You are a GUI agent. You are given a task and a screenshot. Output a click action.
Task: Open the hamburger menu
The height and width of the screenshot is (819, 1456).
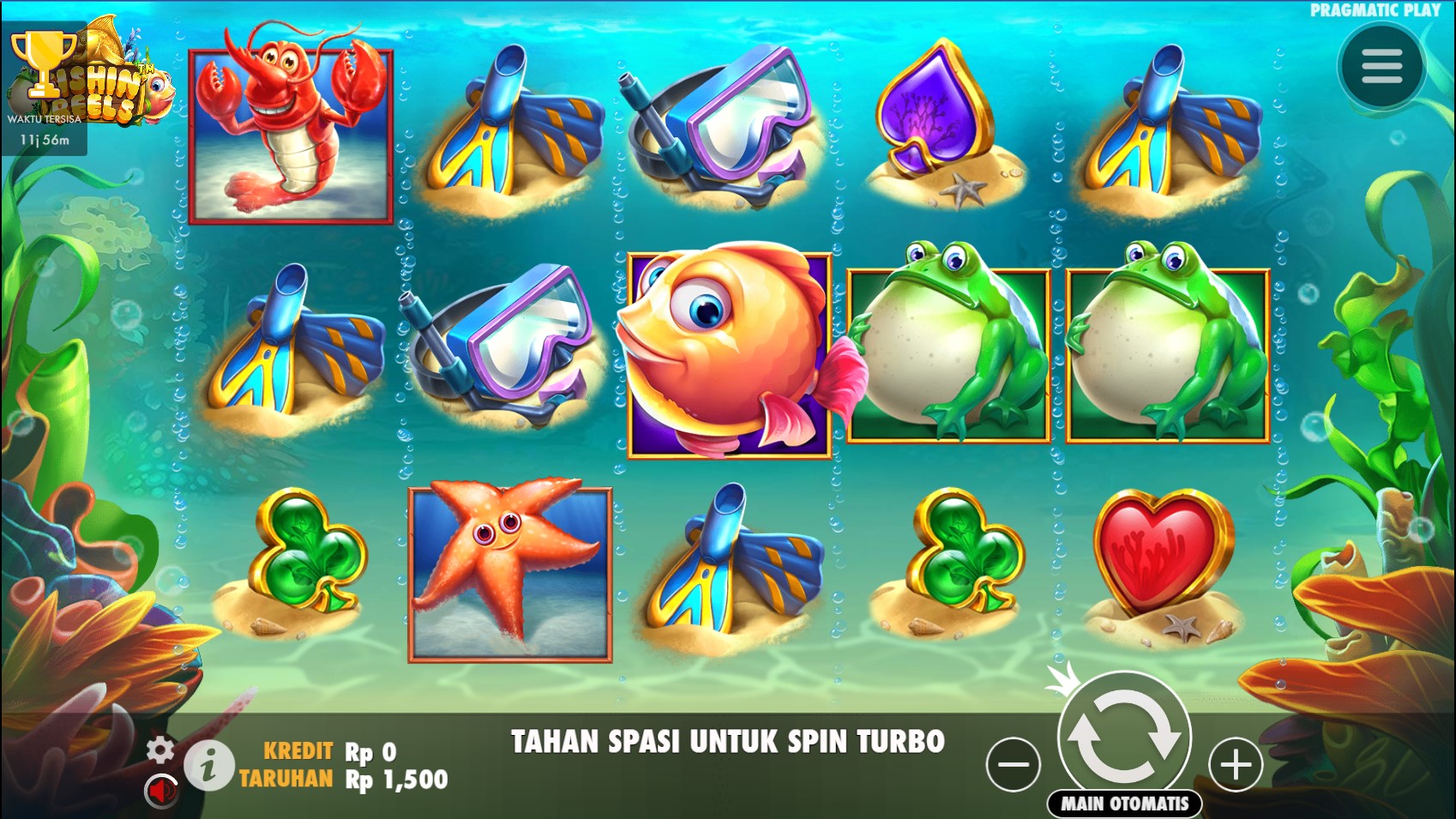pyautogui.click(x=1381, y=67)
